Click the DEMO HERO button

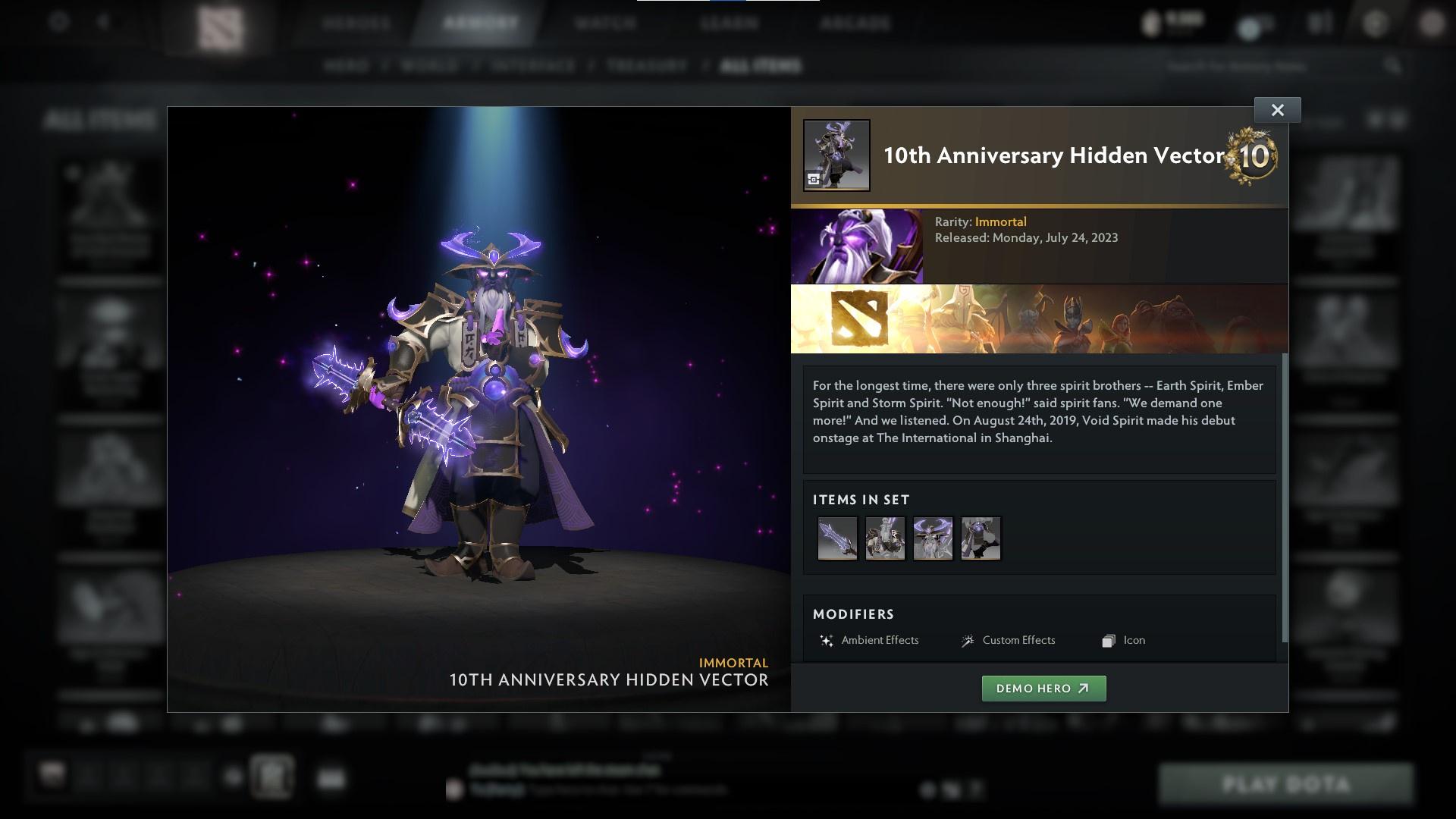point(1043,689)
